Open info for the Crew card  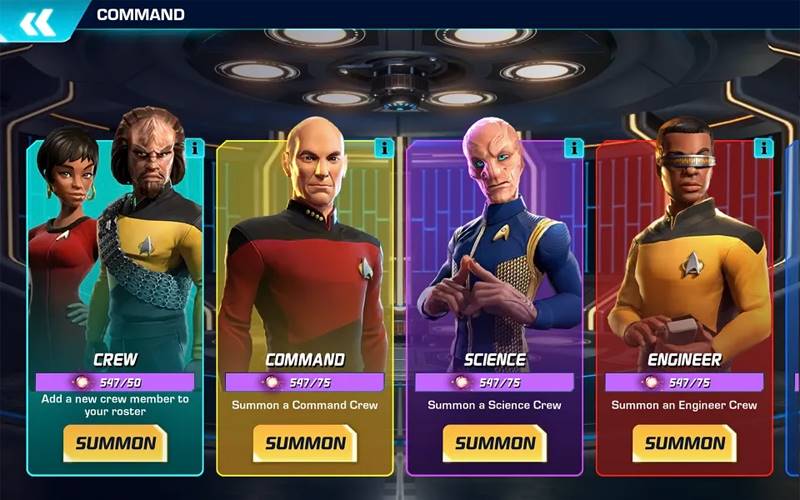point(195,149)
